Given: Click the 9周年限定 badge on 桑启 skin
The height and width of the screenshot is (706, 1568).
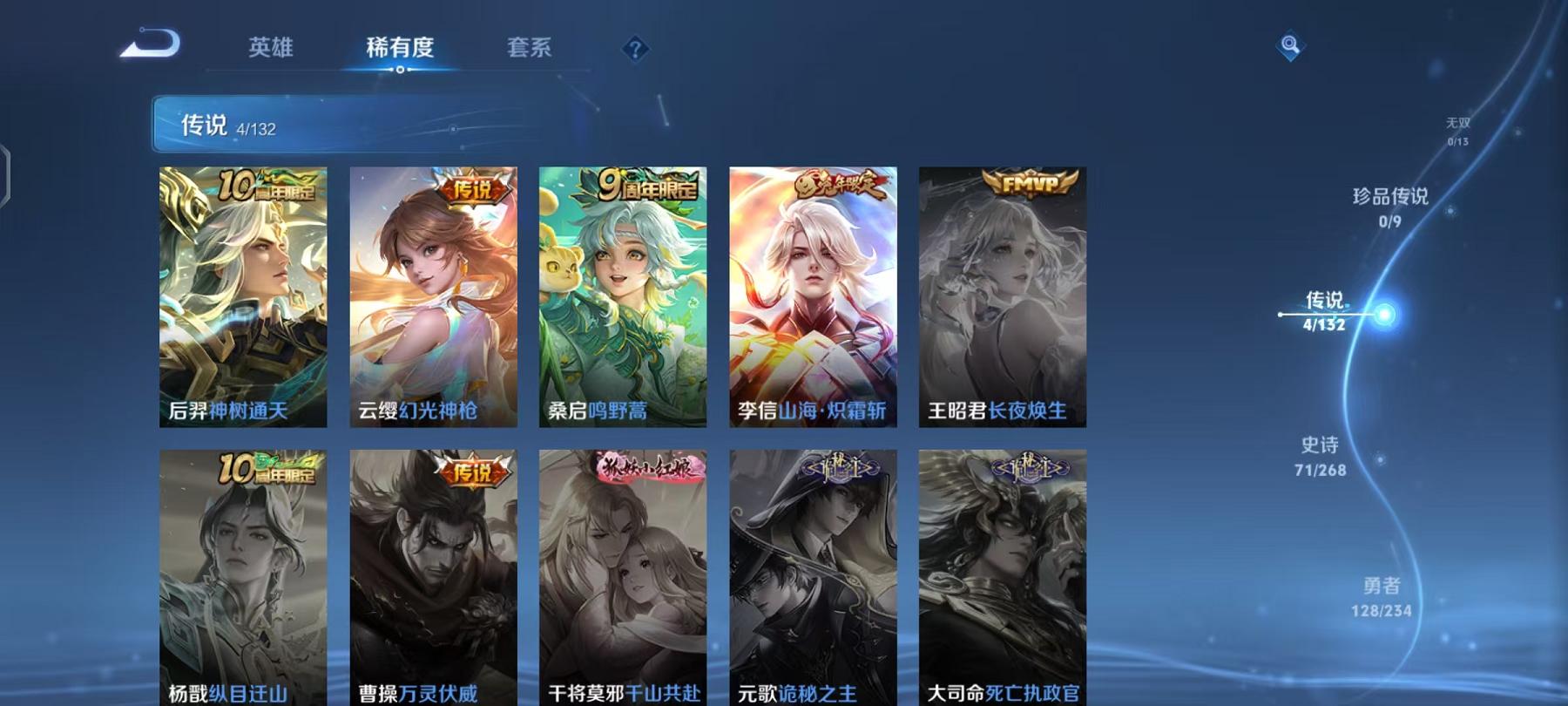Looking at the screenshot, I should pos(649,184).
